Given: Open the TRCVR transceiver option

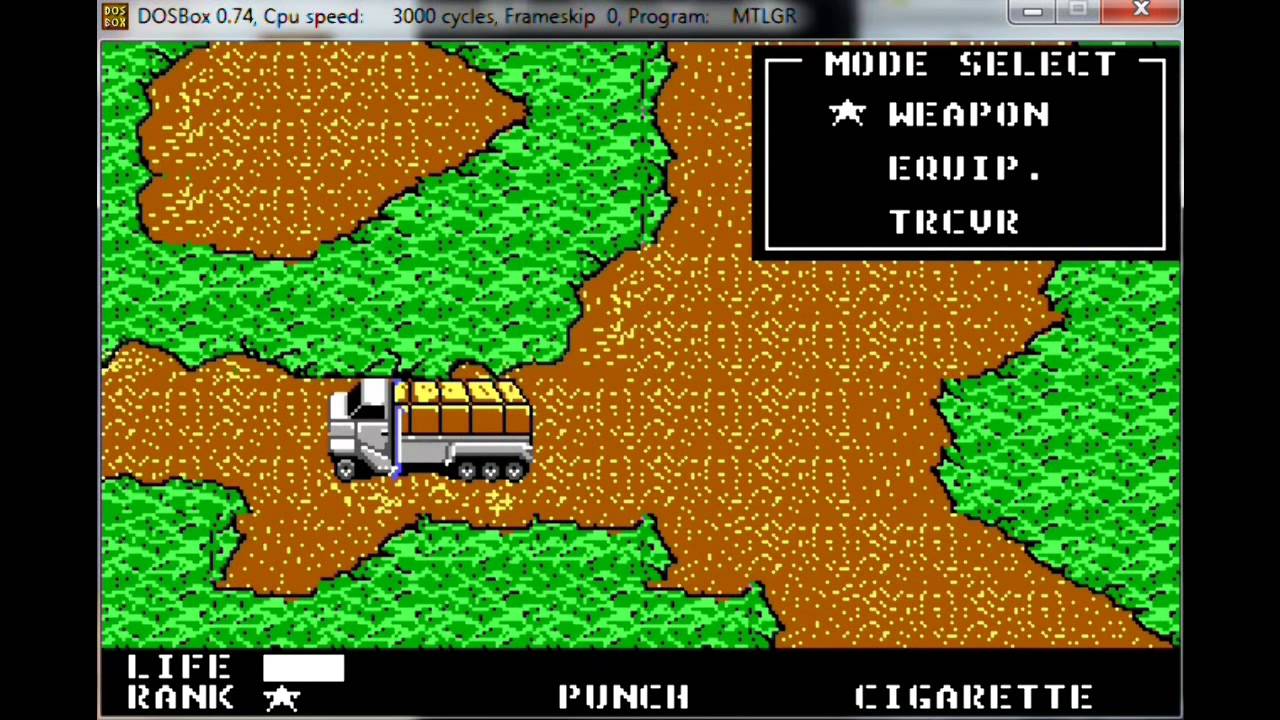Looking at the screenshot, I should [952, 221].
